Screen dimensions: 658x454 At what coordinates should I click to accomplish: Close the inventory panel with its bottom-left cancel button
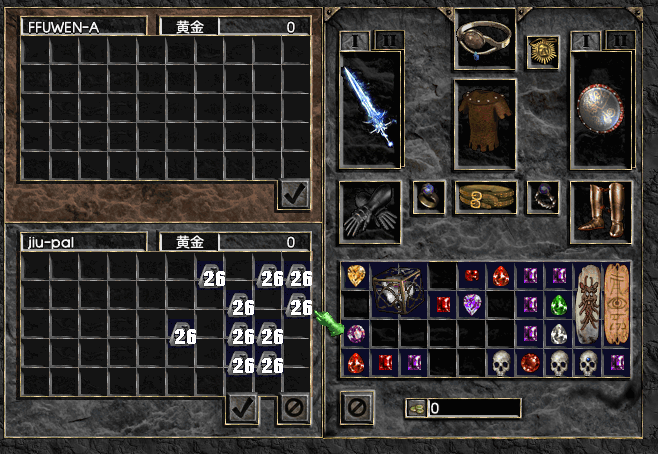[x=356, y=407]
